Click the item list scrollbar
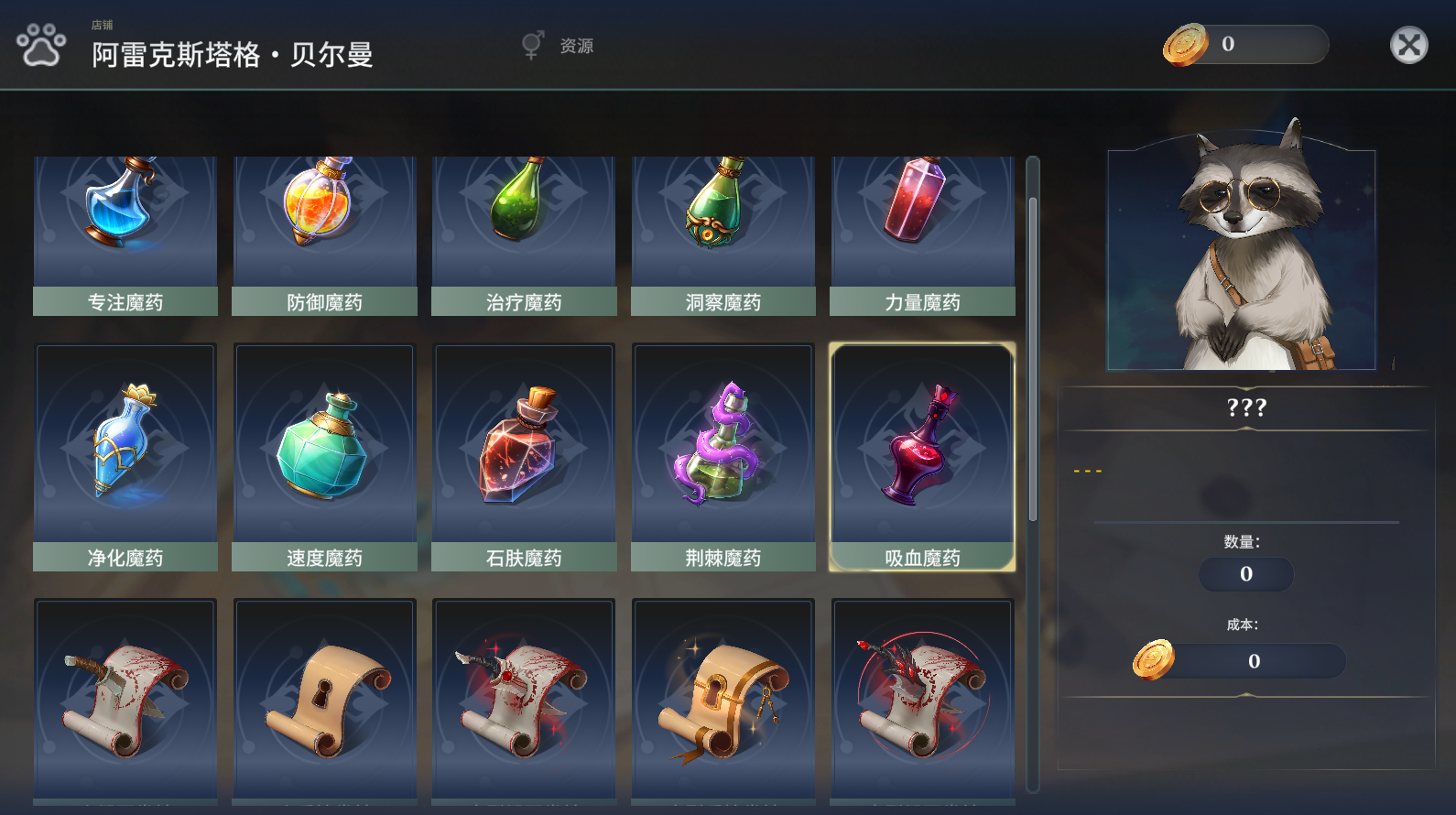Viewport: 1456px width, 815px height. click(x=1033, y=357)
